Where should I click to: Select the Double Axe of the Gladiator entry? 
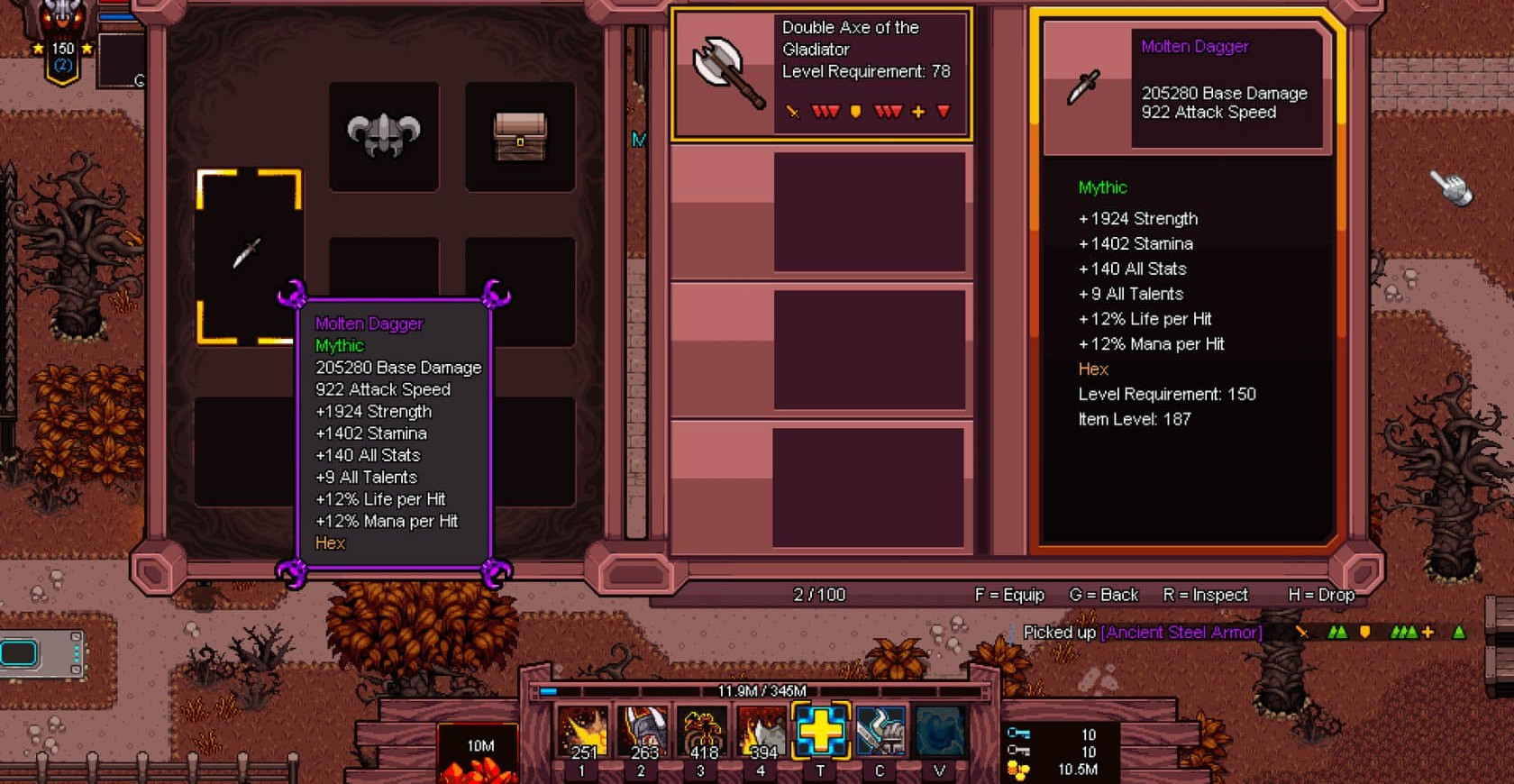[x=821, y=74]
